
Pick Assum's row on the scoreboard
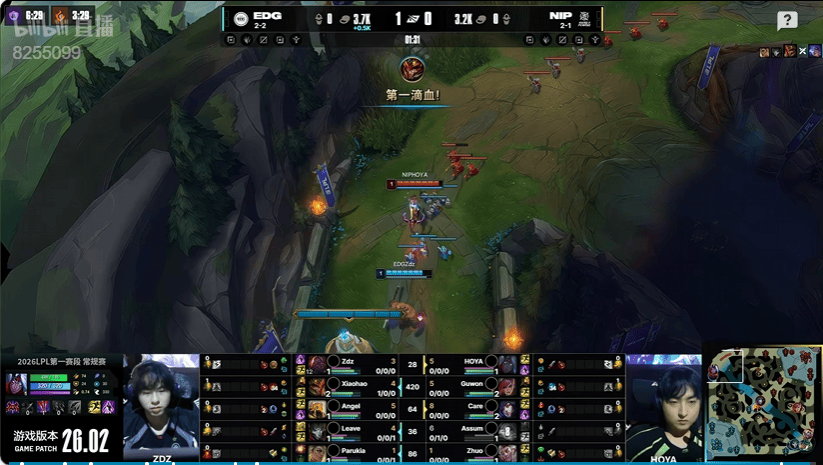(x=470, y=429)
